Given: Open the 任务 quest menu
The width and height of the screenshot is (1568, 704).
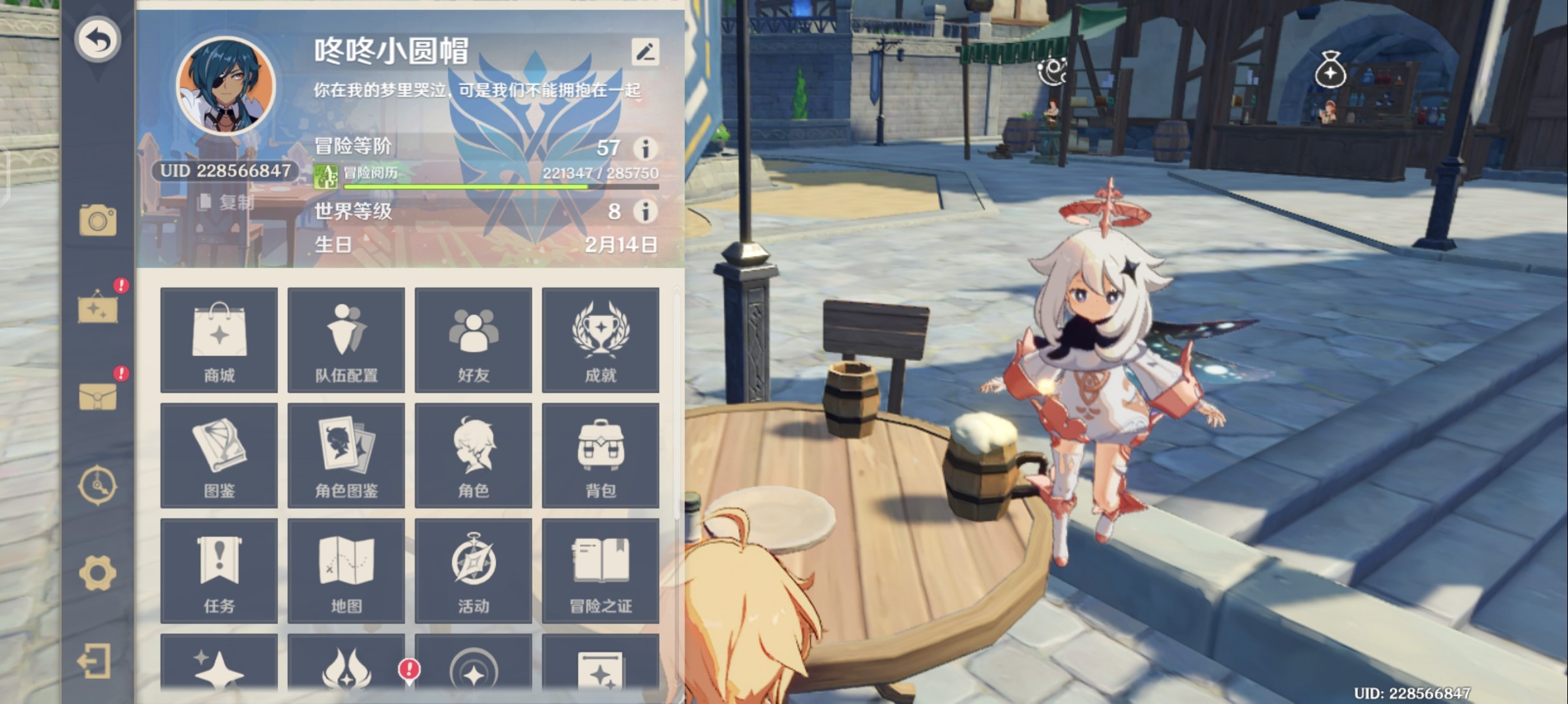Looking at the screenshot, I should [219, 571].
